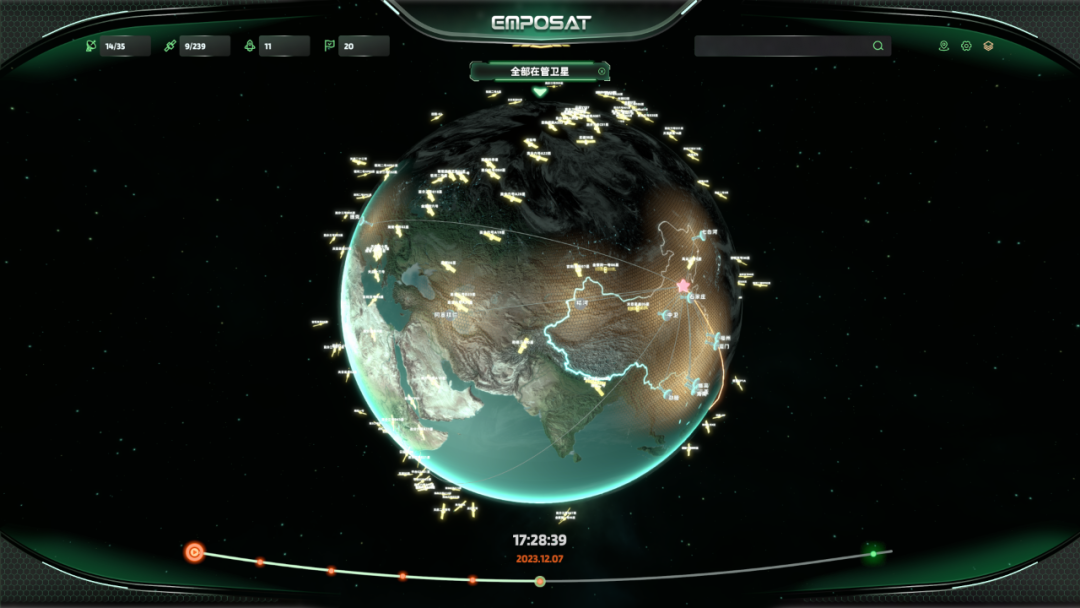Choose the flag counter showing 20

click(x=355, y=46)
